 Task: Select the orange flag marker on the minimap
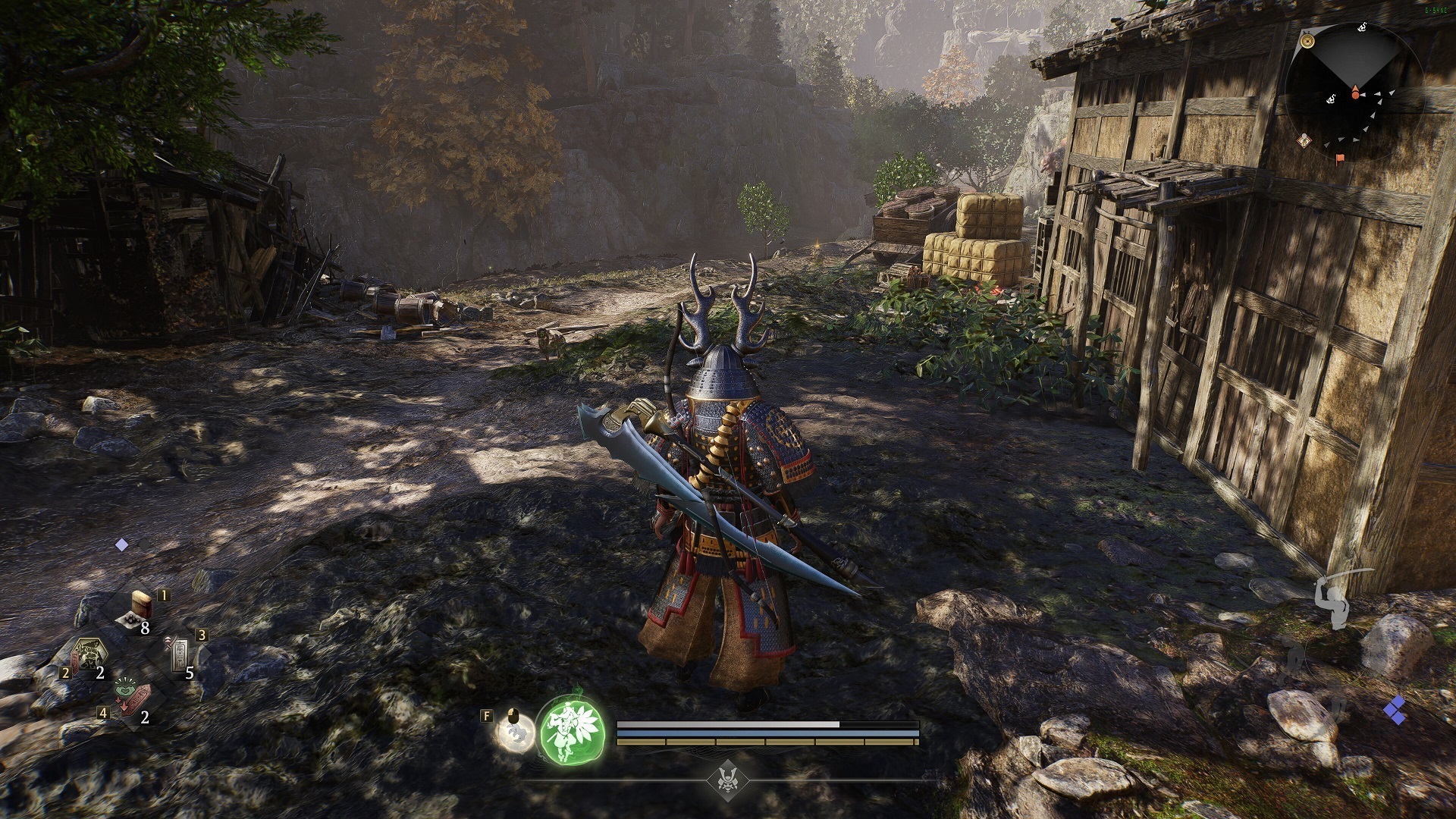coord(1340,158)
